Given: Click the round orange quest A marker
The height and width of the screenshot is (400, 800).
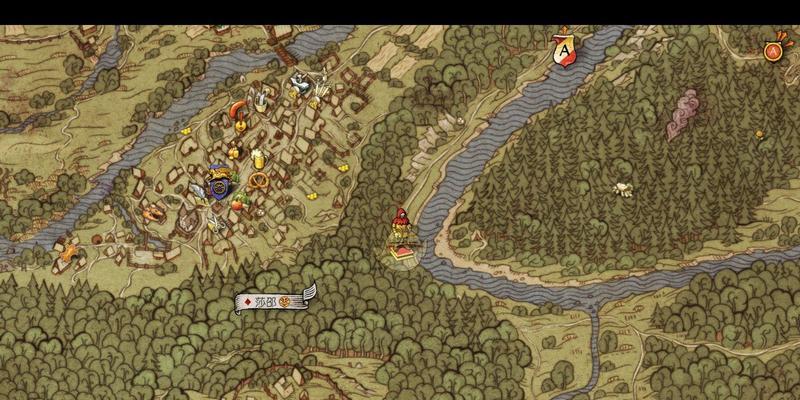Looking at the screenshot, I should pos(773,50).
